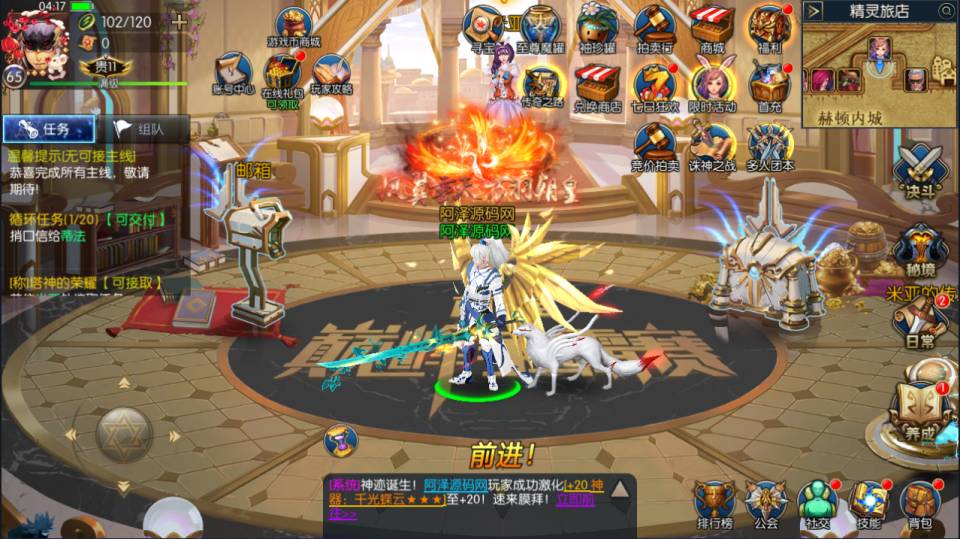This screenshot has height=539, width=960.
Task: Switch to the 任务 quest tab
Action: pyautogui.click(x=48, y=129)
